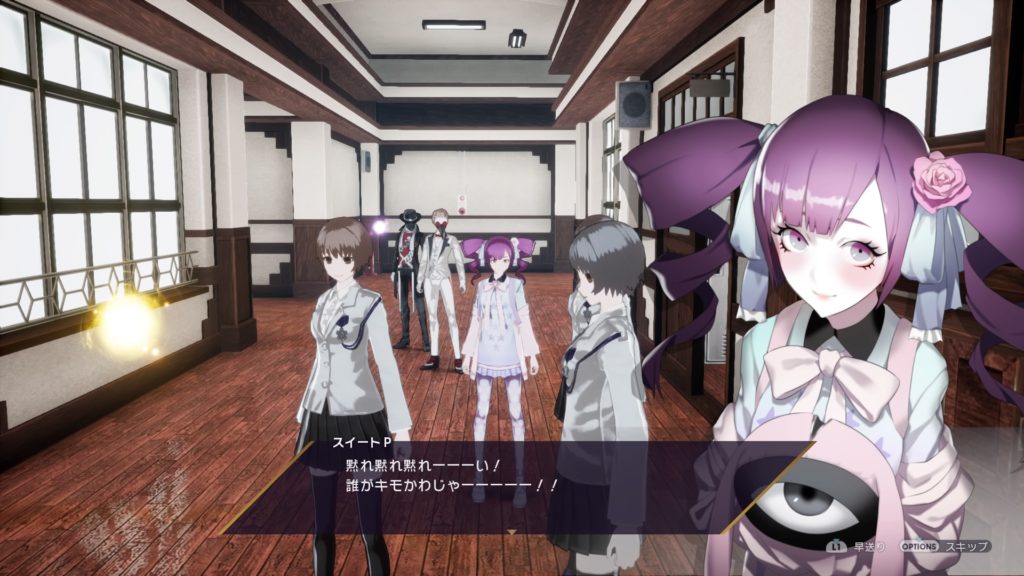Click the dialogue advance arrow indicator

[512, 532]
